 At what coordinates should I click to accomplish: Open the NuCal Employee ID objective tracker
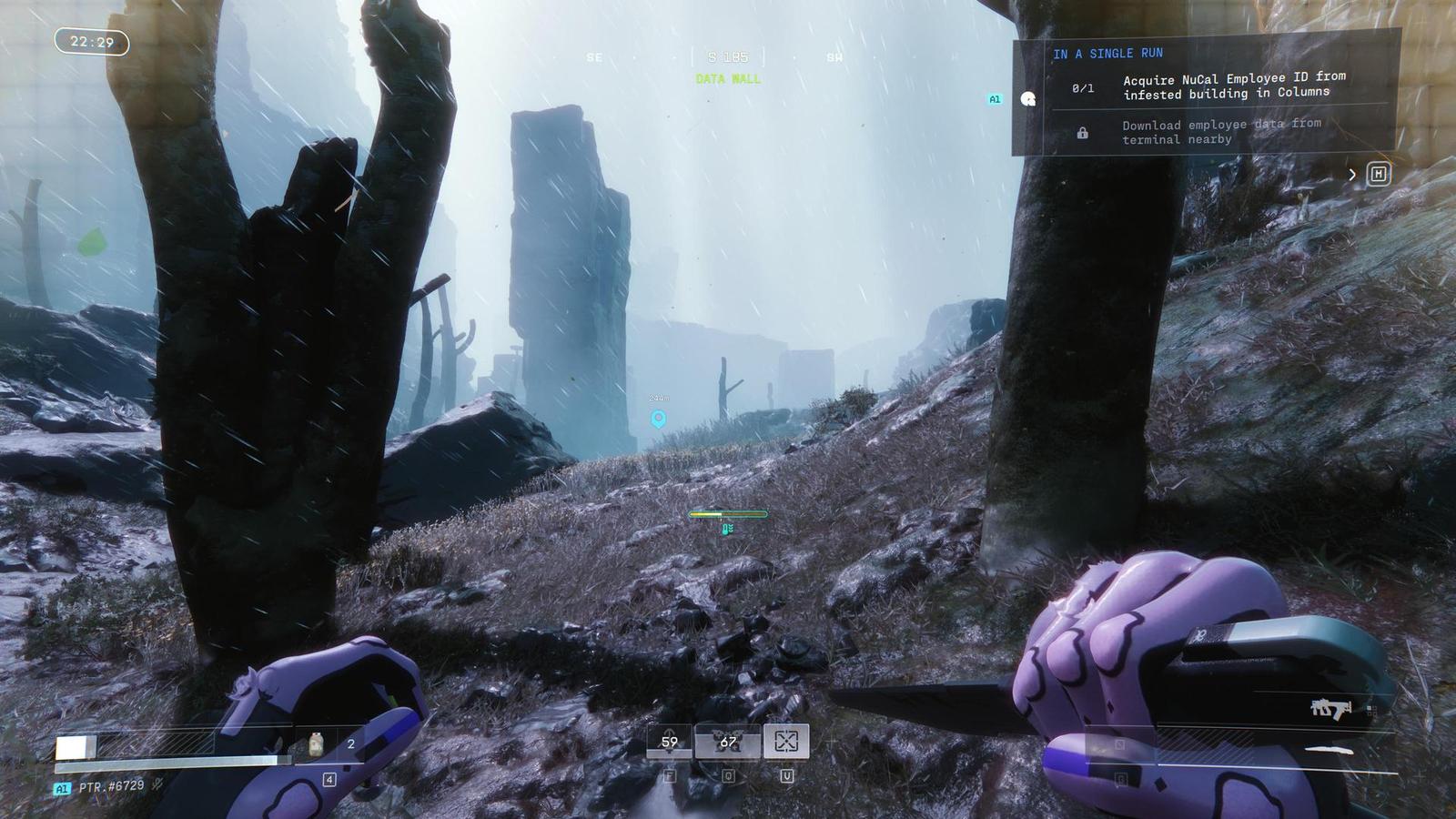click(x=1233, y=86)
